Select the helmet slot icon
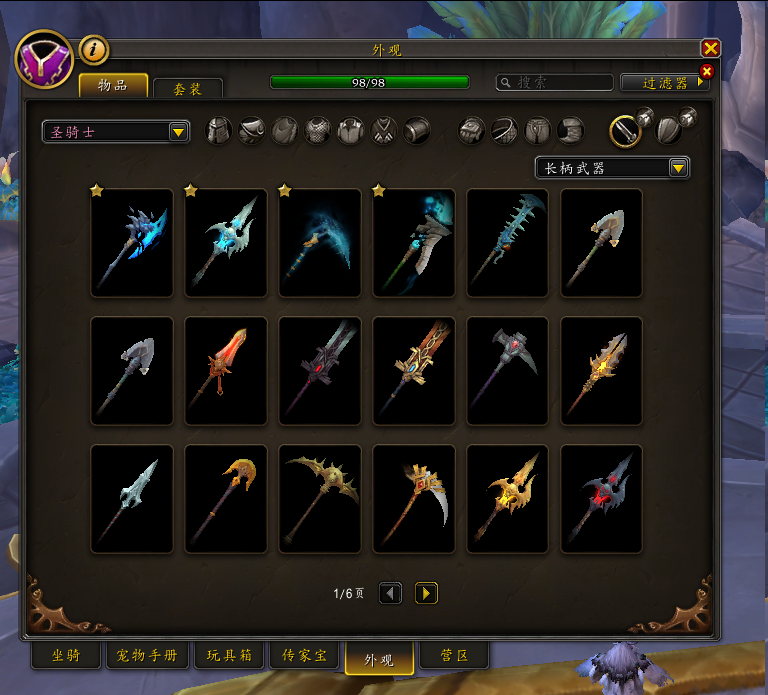Image resolution: width=768 pixels, height=695 pixels. tap(218, 131)
